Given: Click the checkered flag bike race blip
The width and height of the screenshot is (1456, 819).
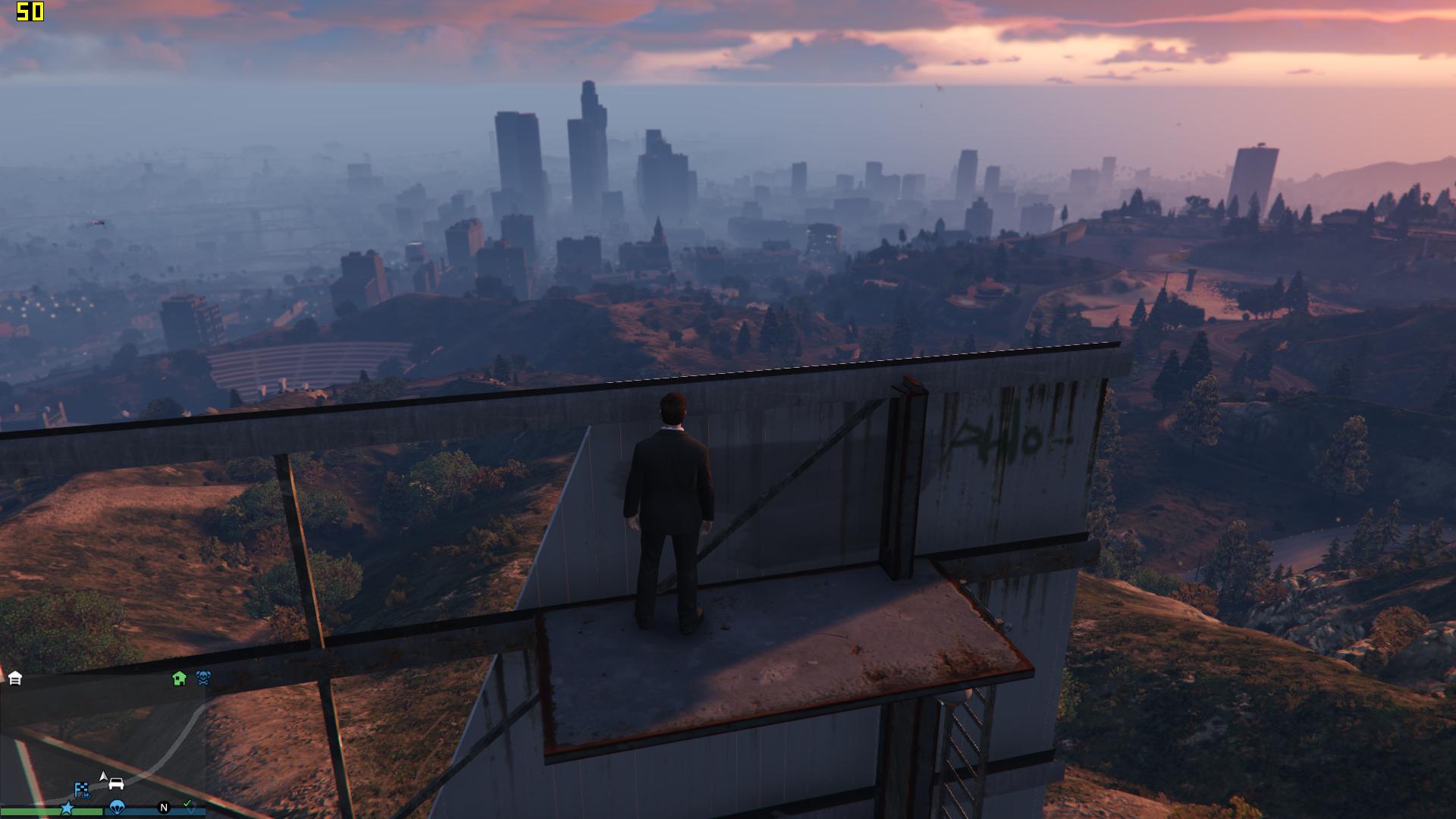Looking at the screenshot, I should click(82, 789).
